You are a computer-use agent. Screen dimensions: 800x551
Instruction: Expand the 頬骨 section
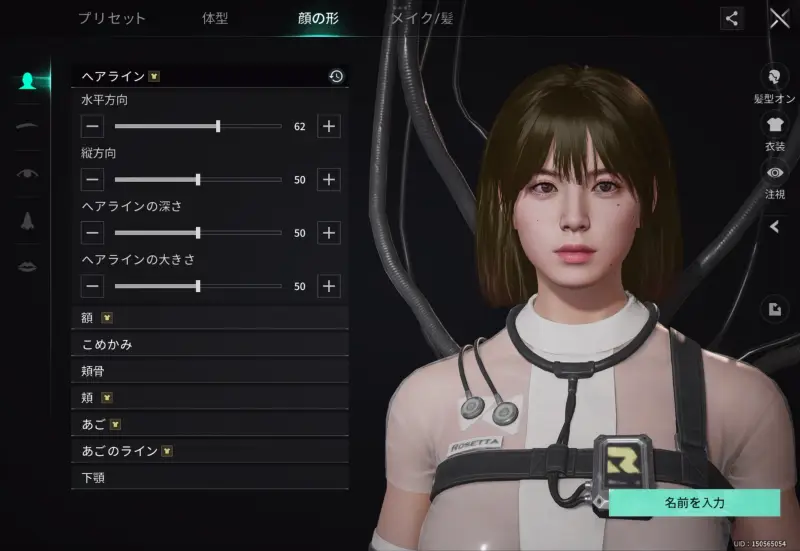210,371
